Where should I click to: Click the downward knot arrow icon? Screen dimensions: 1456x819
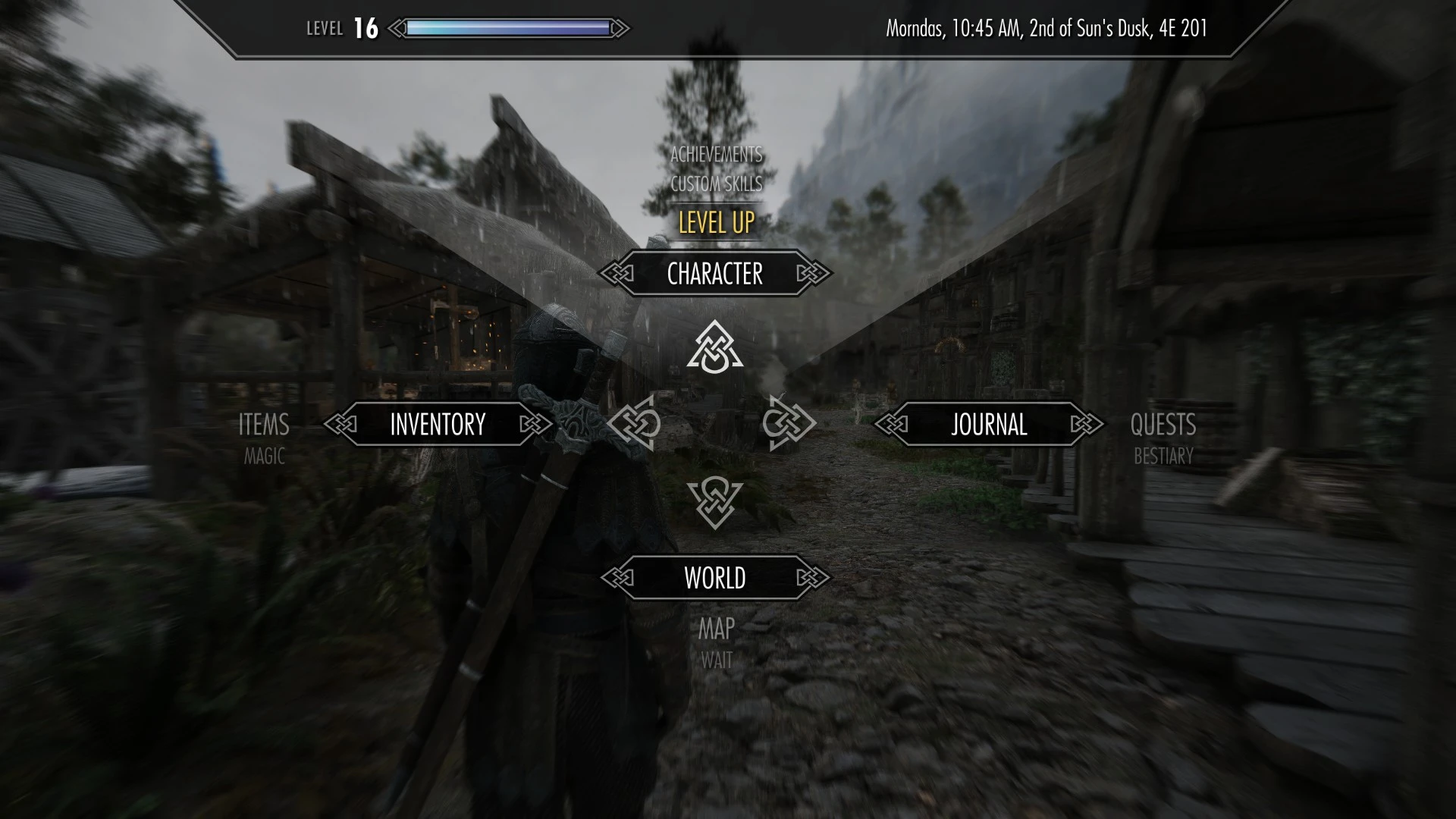coord(714,502)
